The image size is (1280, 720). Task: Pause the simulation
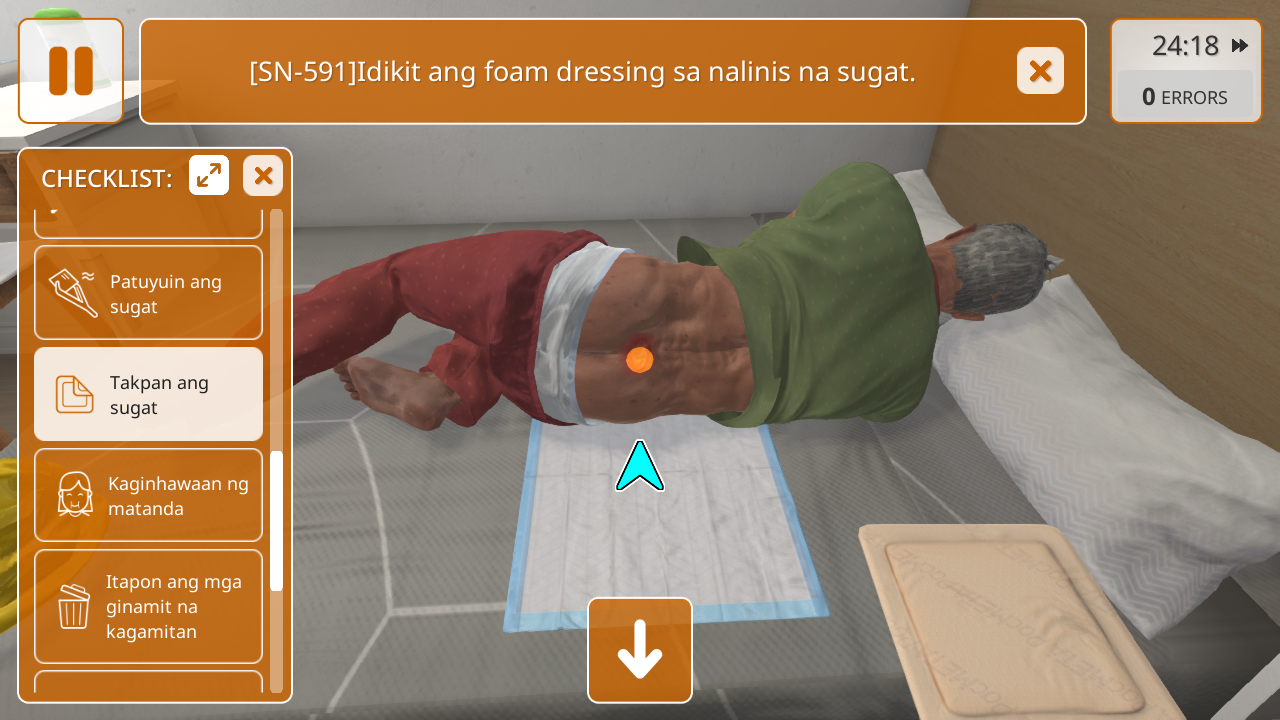point(71,71)
